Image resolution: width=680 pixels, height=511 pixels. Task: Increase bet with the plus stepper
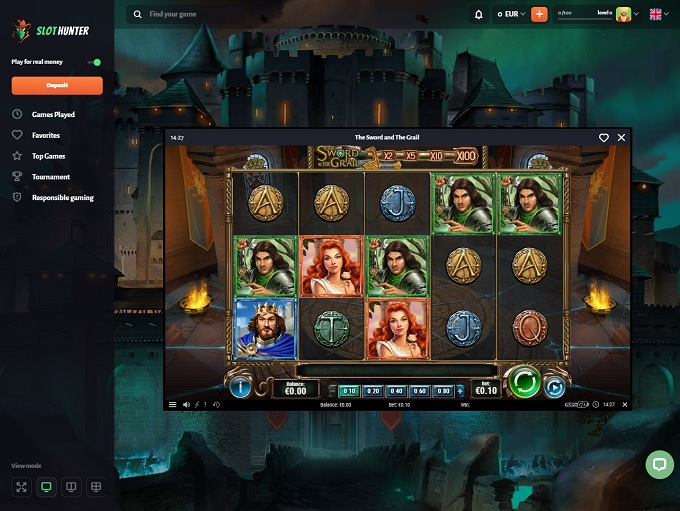pos(460,391)
